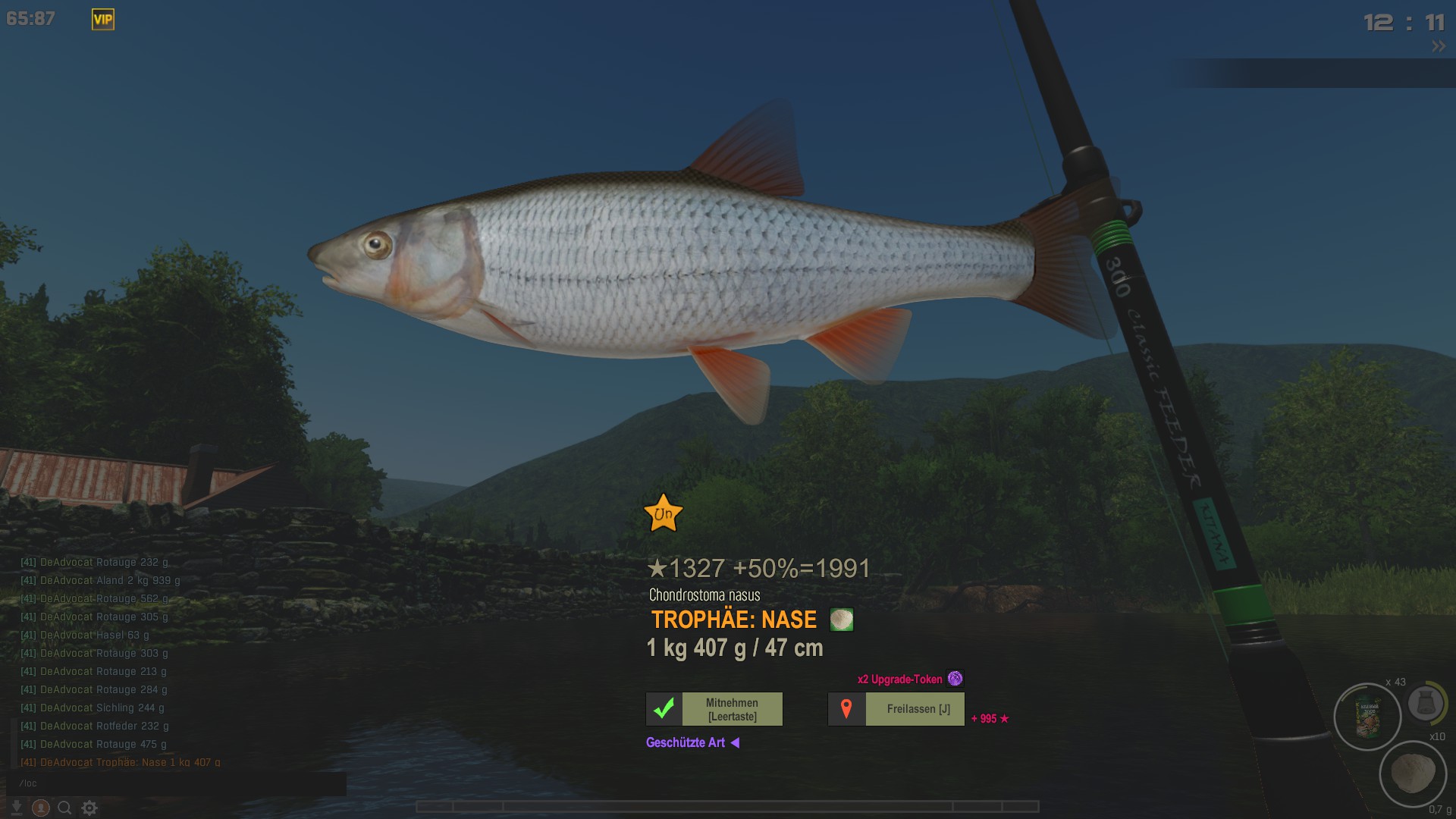The width and height of the screenshot is (1456, 819).
Task: Click the purple Upgrade-Token icon
Action: pyautogui.click(x=955, y=679)
